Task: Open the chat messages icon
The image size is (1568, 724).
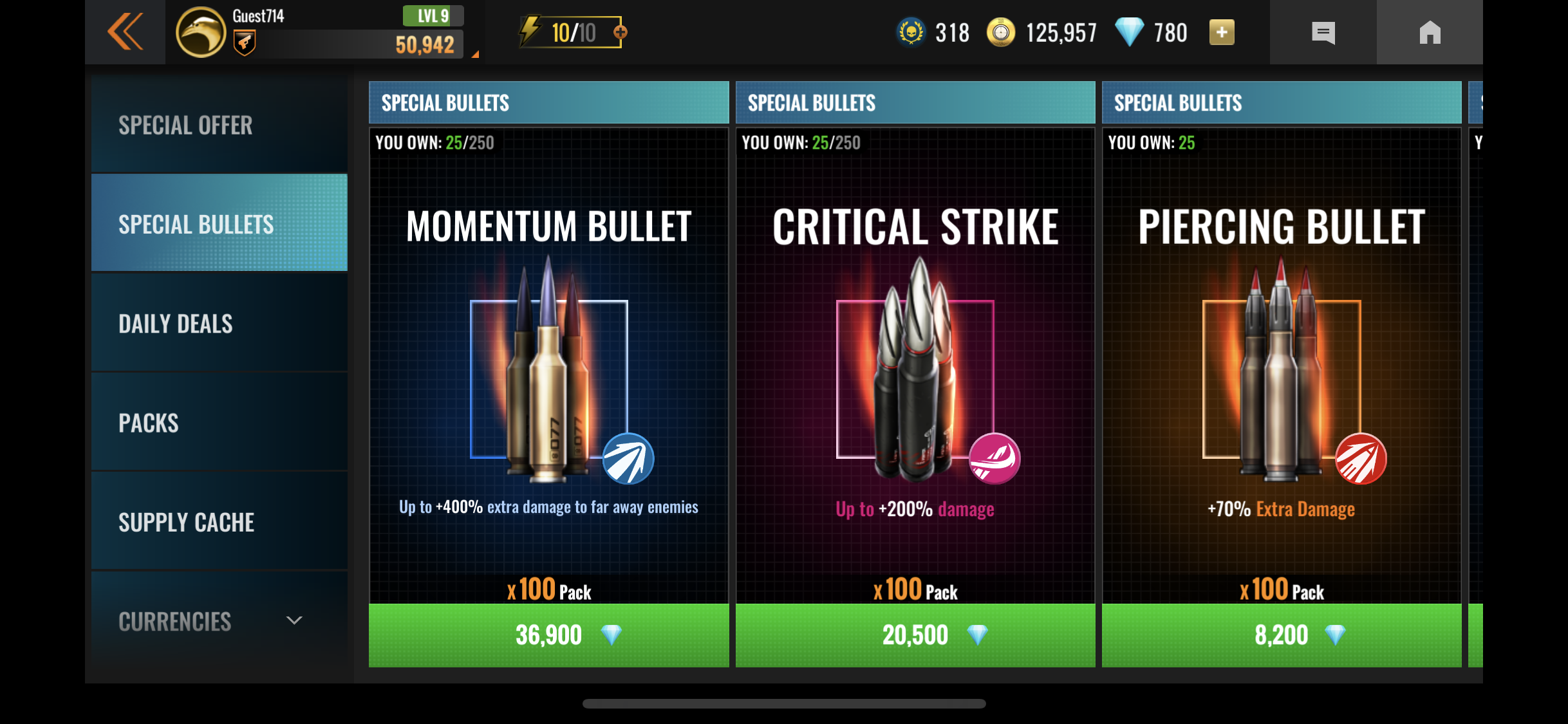Action: (1323, 32)
